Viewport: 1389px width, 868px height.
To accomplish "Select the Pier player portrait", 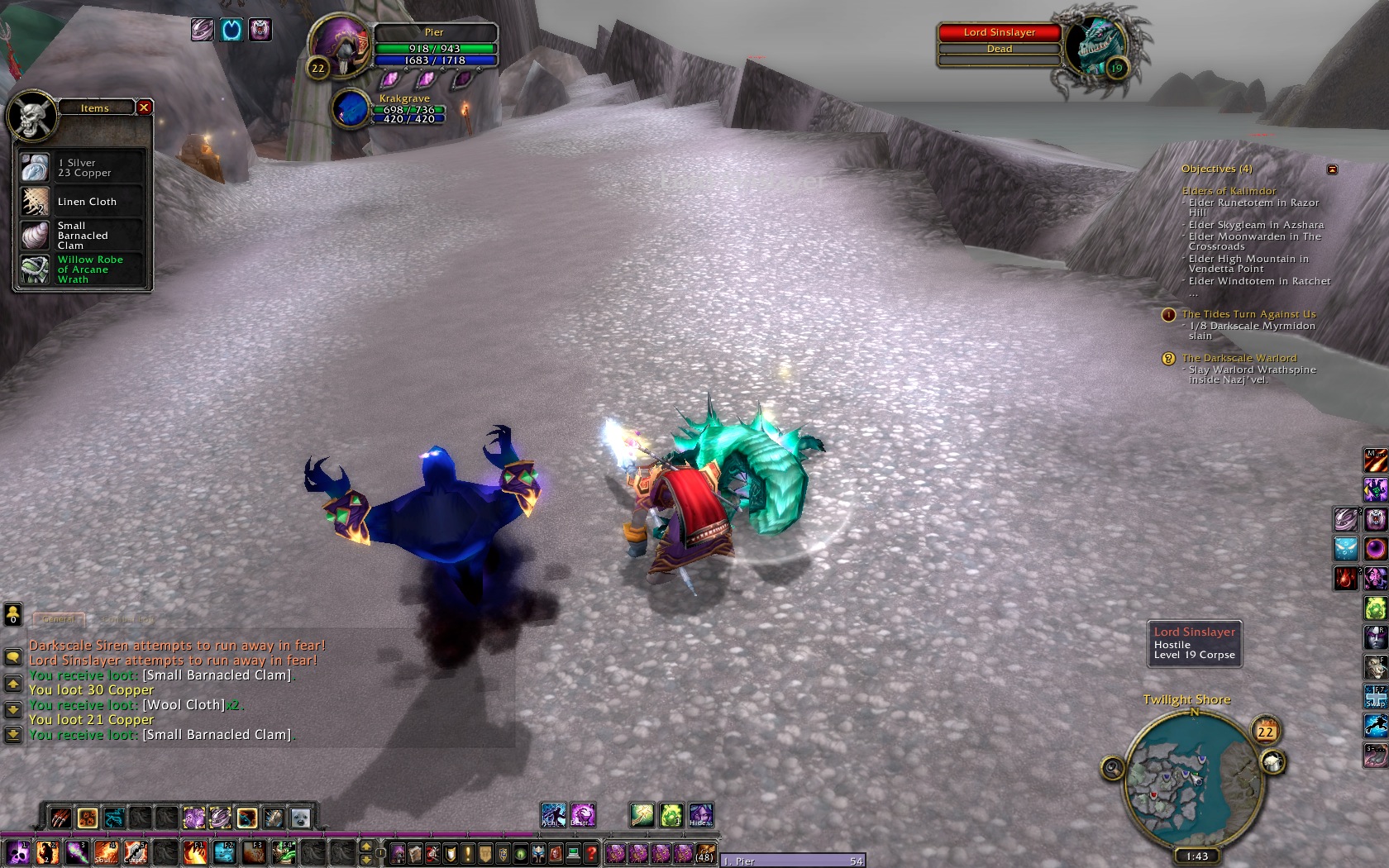I will [x=339, y=48].
